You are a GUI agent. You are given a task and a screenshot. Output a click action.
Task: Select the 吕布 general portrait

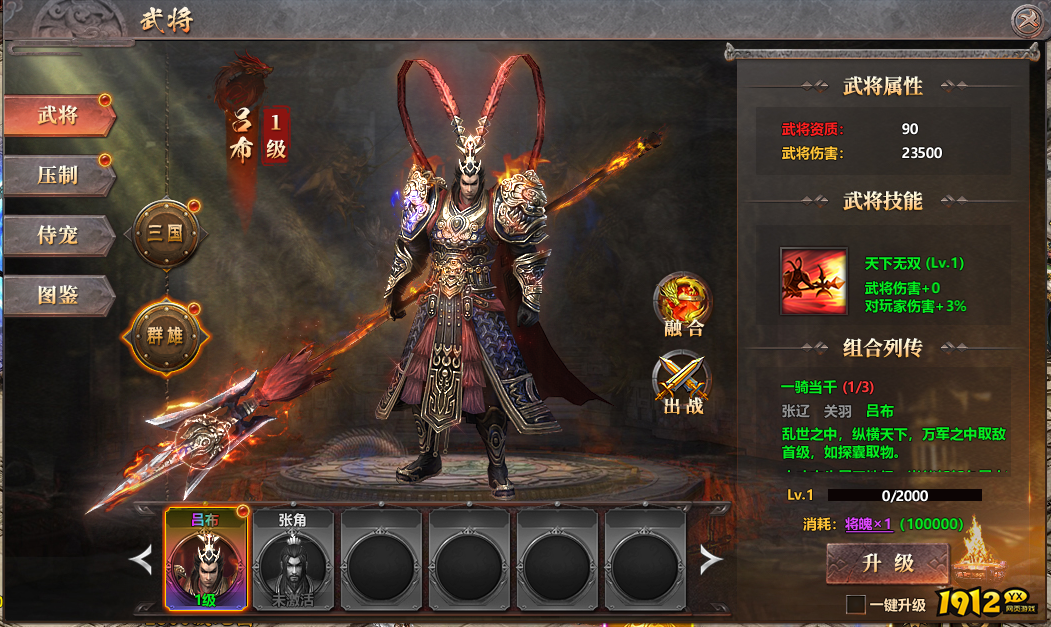205,559
